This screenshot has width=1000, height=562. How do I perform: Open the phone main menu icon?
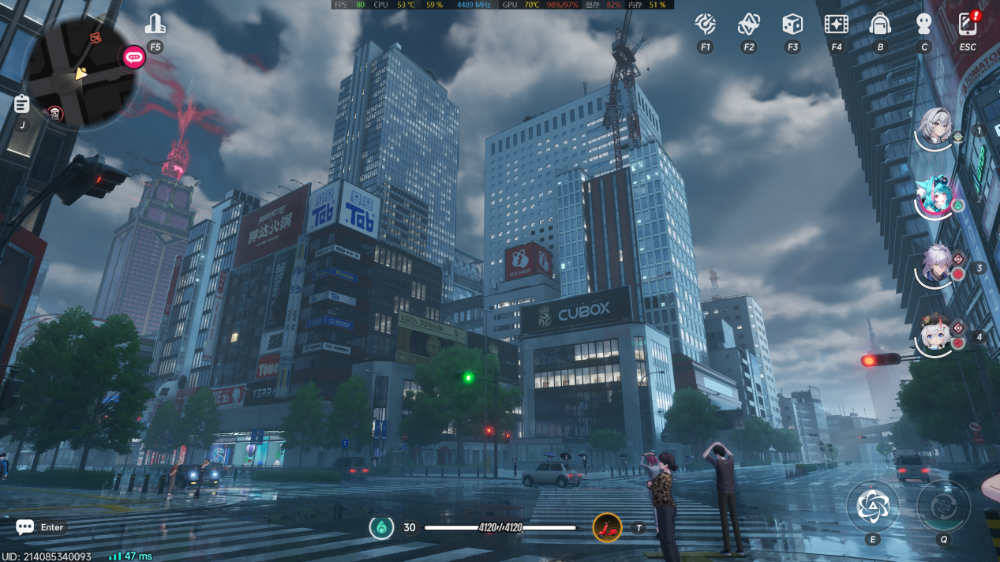(967, 24)
